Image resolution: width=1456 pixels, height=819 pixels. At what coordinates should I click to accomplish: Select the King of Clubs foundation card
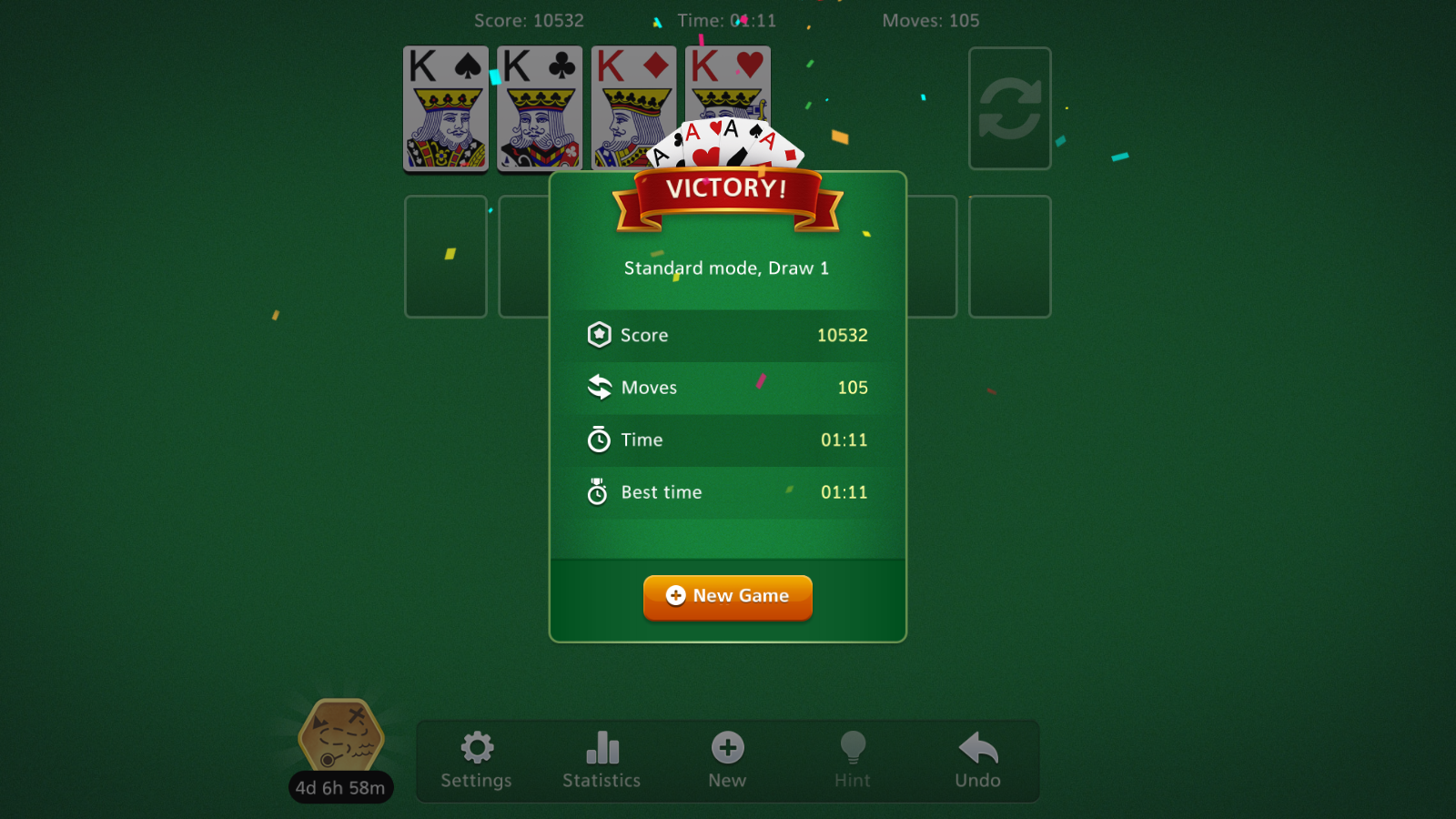point(539,108)
